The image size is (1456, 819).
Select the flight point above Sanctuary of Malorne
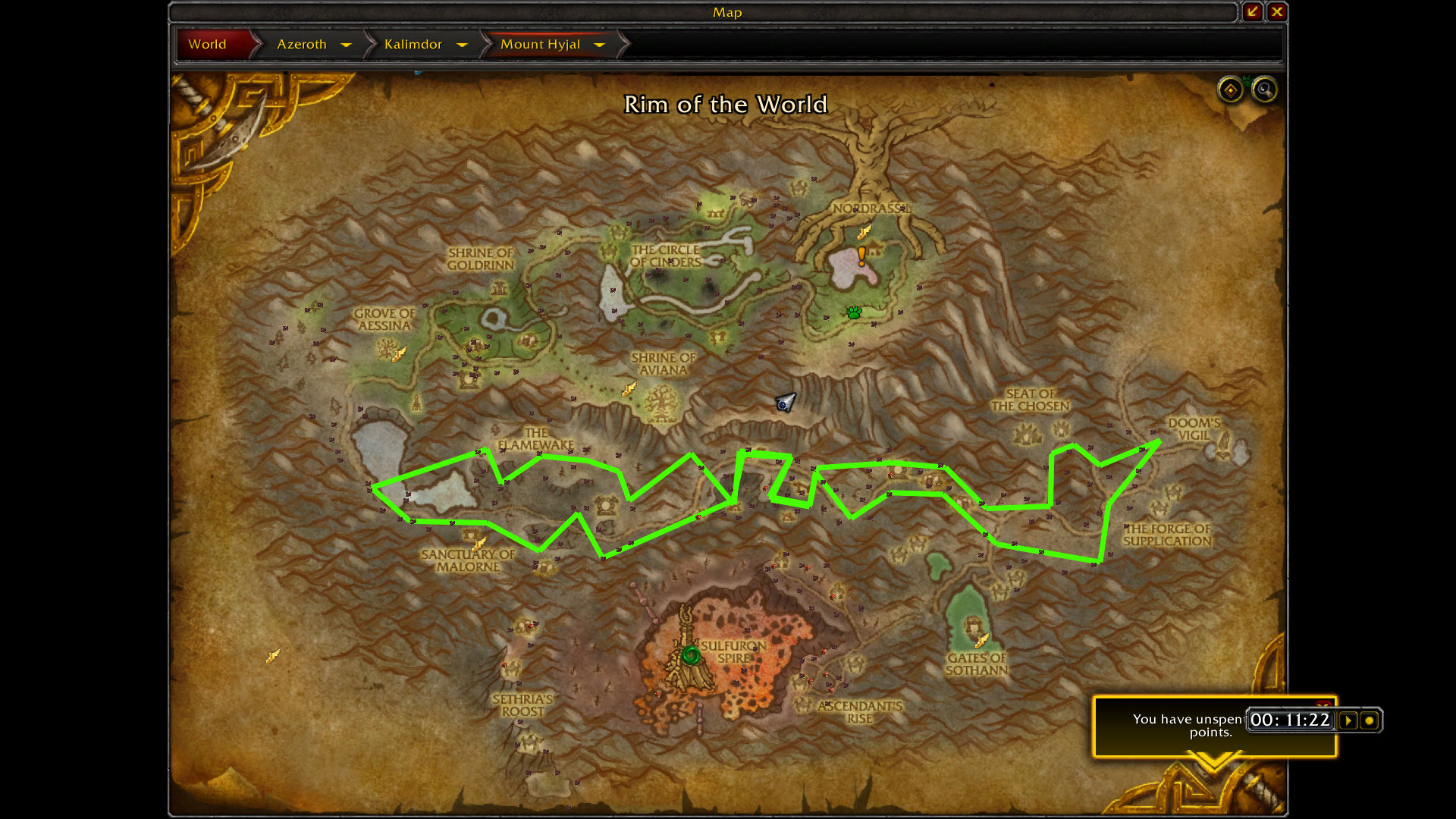tap(479, 543)
